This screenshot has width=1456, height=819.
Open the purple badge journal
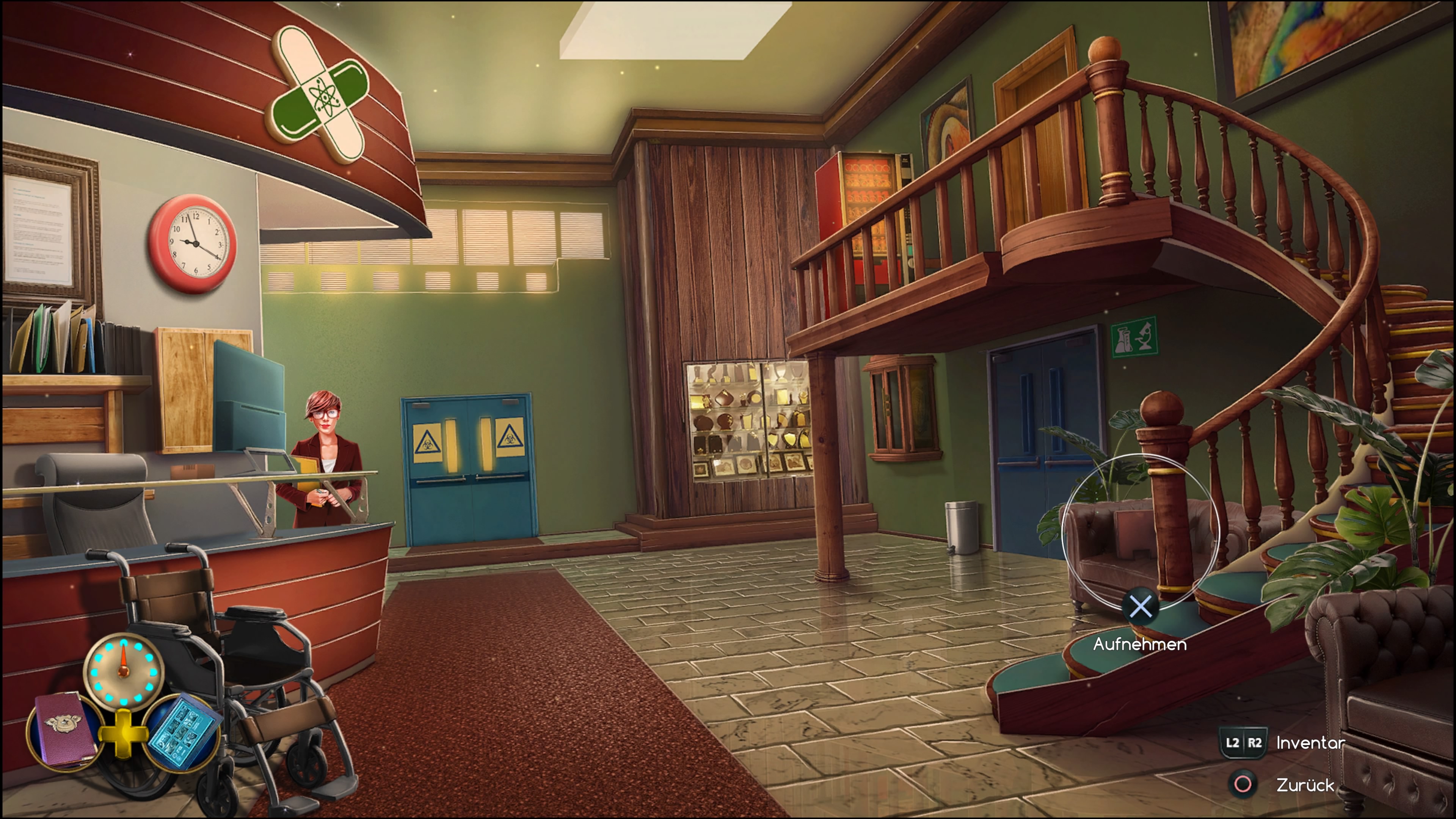pos(65,730)
